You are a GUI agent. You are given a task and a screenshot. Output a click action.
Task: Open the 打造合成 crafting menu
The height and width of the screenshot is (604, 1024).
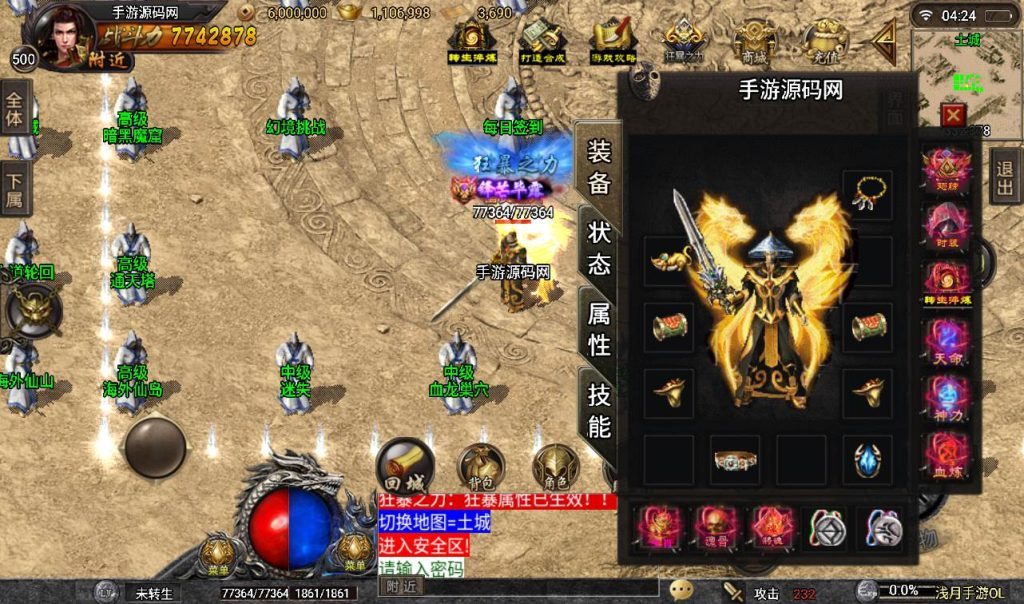coord(542,42)
